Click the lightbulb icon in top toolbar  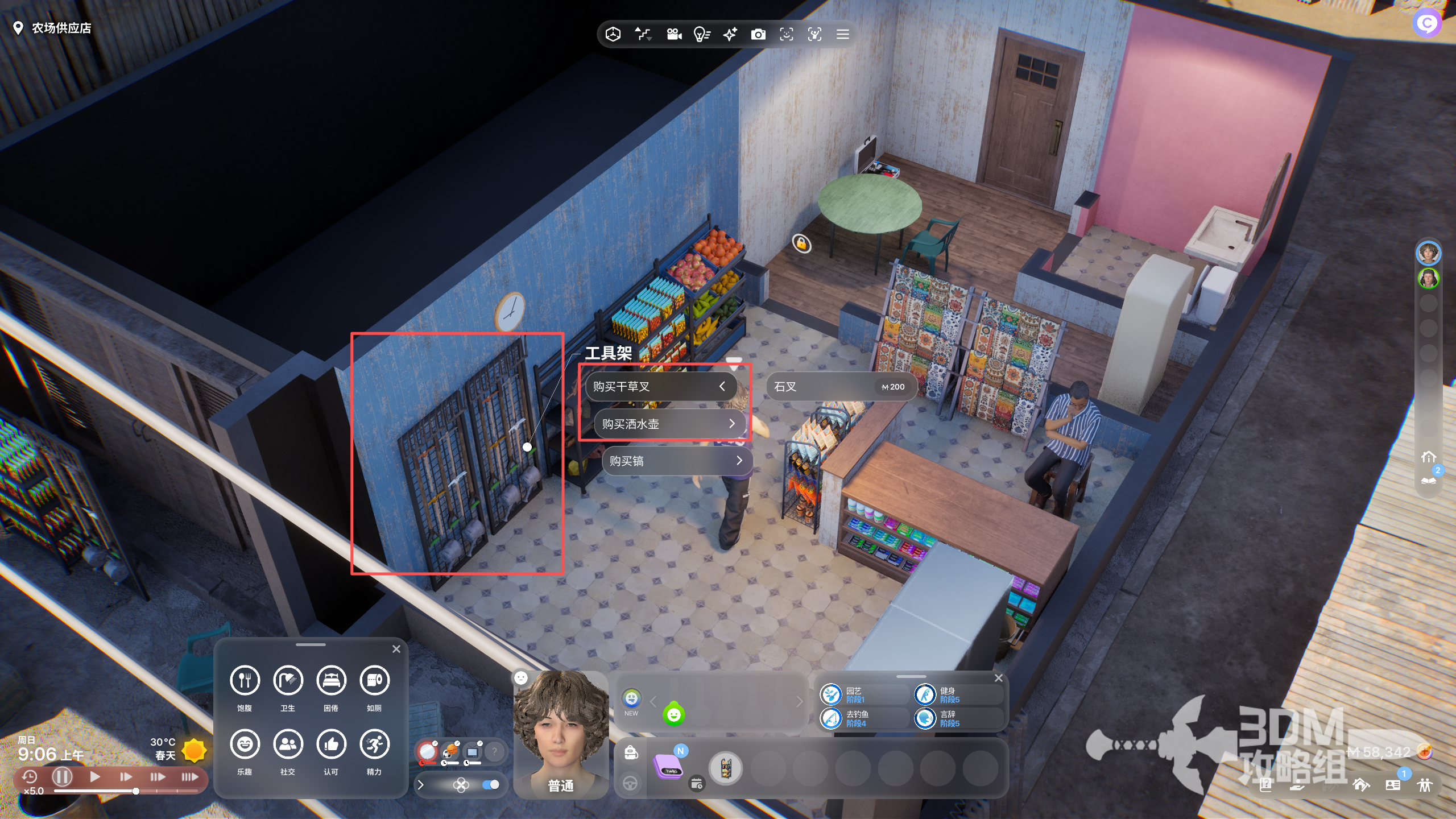[x=702, y=35]
